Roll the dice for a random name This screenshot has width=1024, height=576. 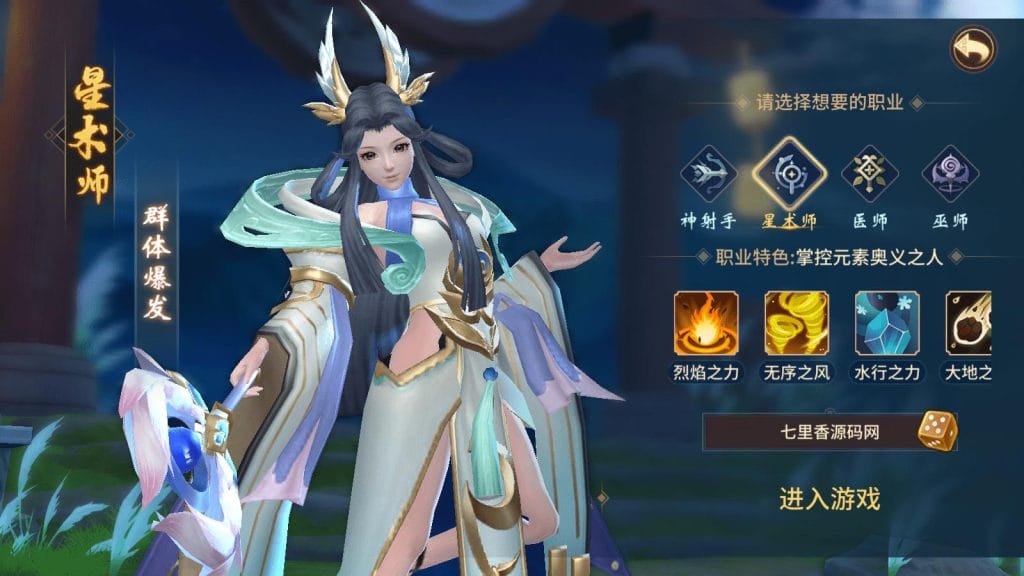[x=937, y=431]
